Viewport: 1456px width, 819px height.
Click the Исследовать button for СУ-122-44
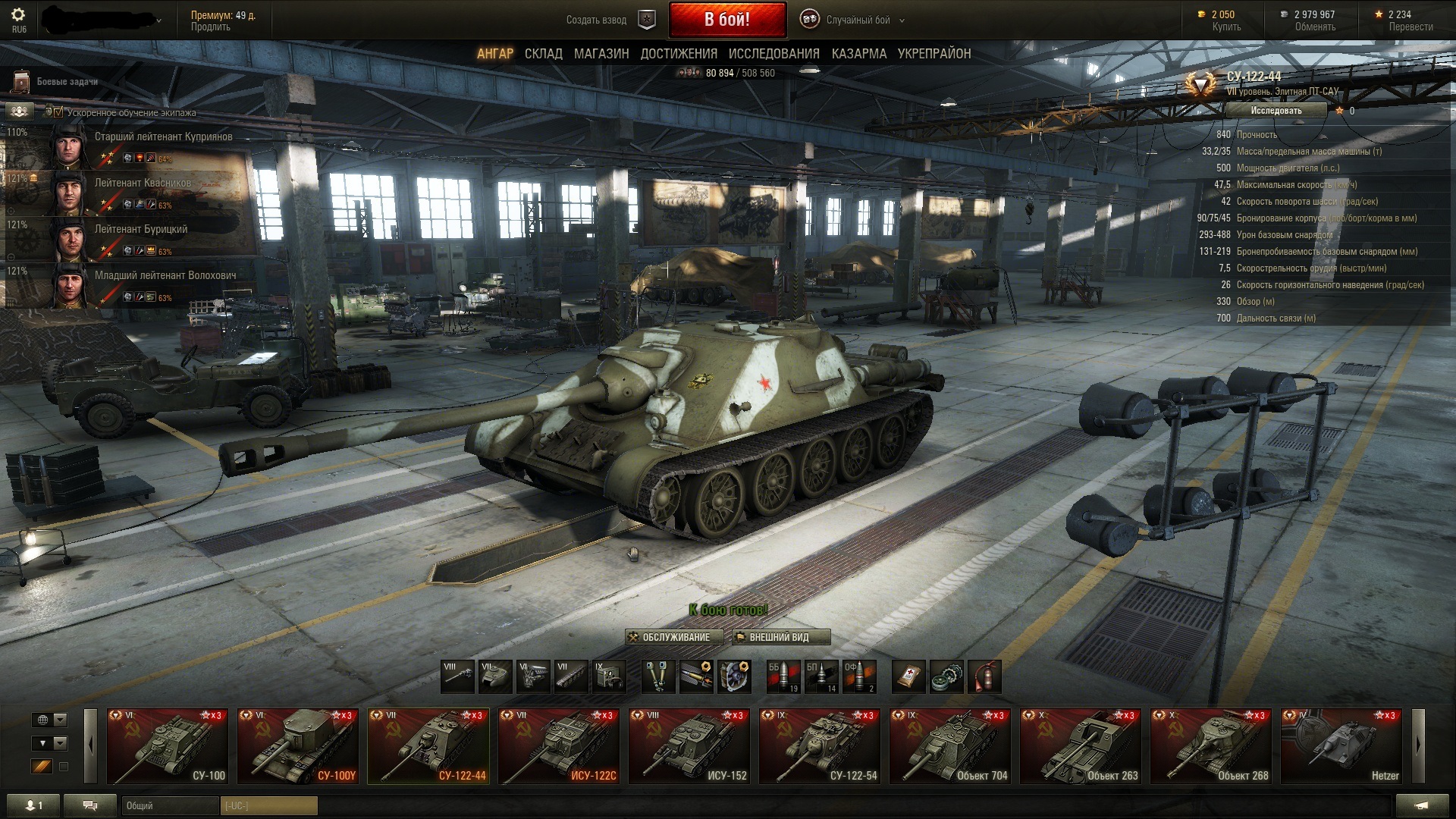point(1276,111)
